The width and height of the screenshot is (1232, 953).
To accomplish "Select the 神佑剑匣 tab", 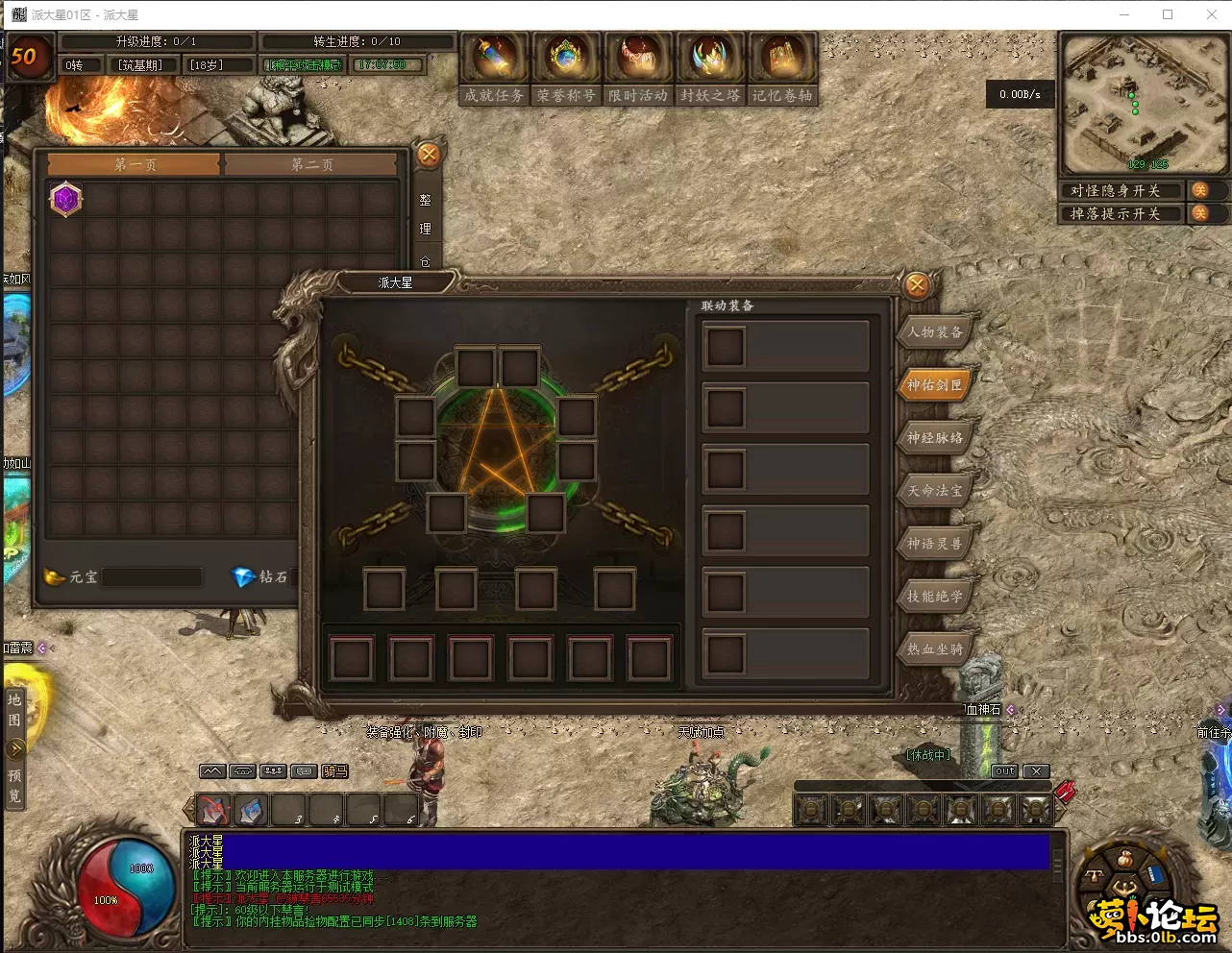I will click(935, 385).
